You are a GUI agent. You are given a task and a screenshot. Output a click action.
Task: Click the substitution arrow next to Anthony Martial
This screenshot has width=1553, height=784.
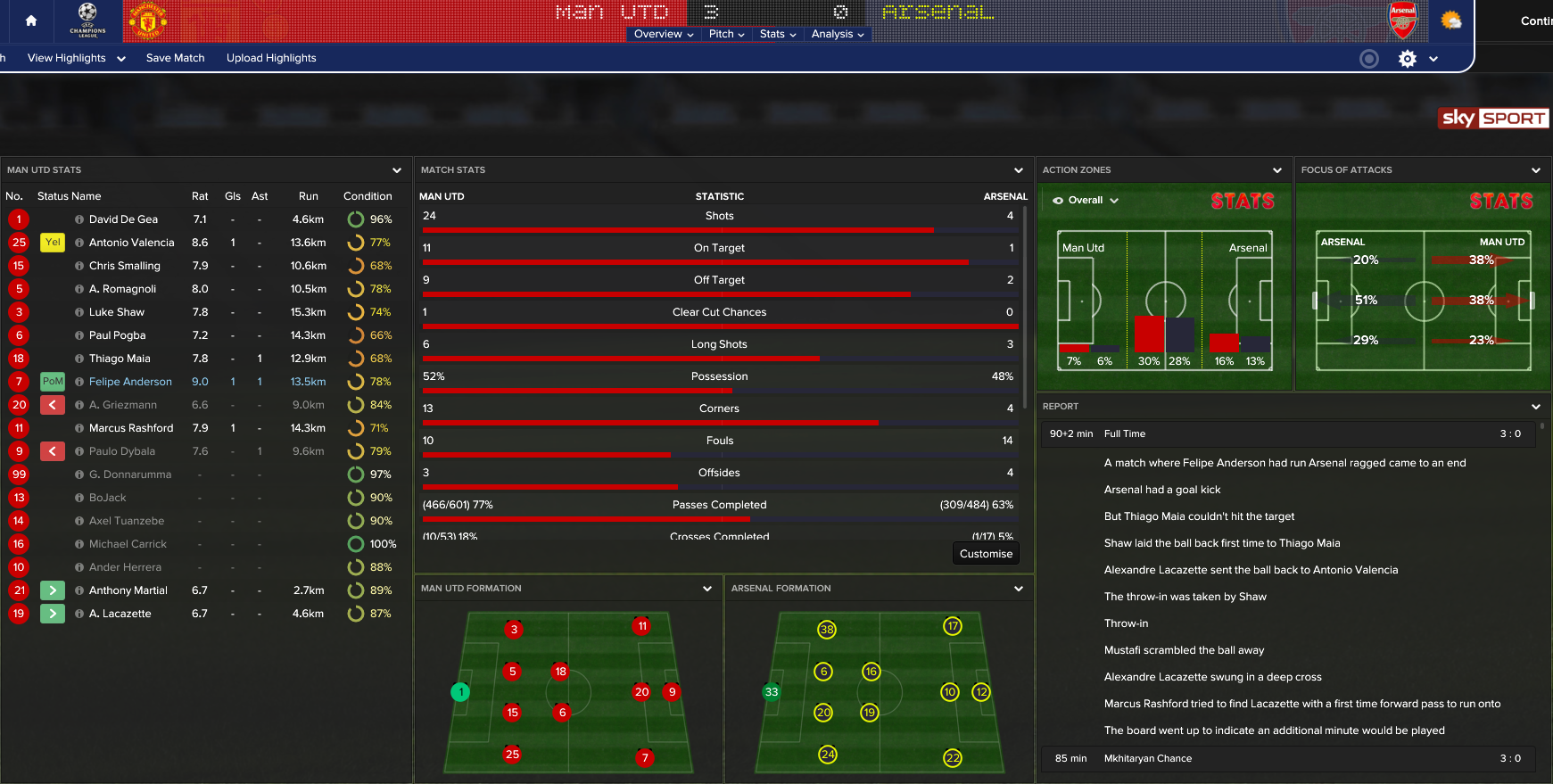tap(52, 590)
